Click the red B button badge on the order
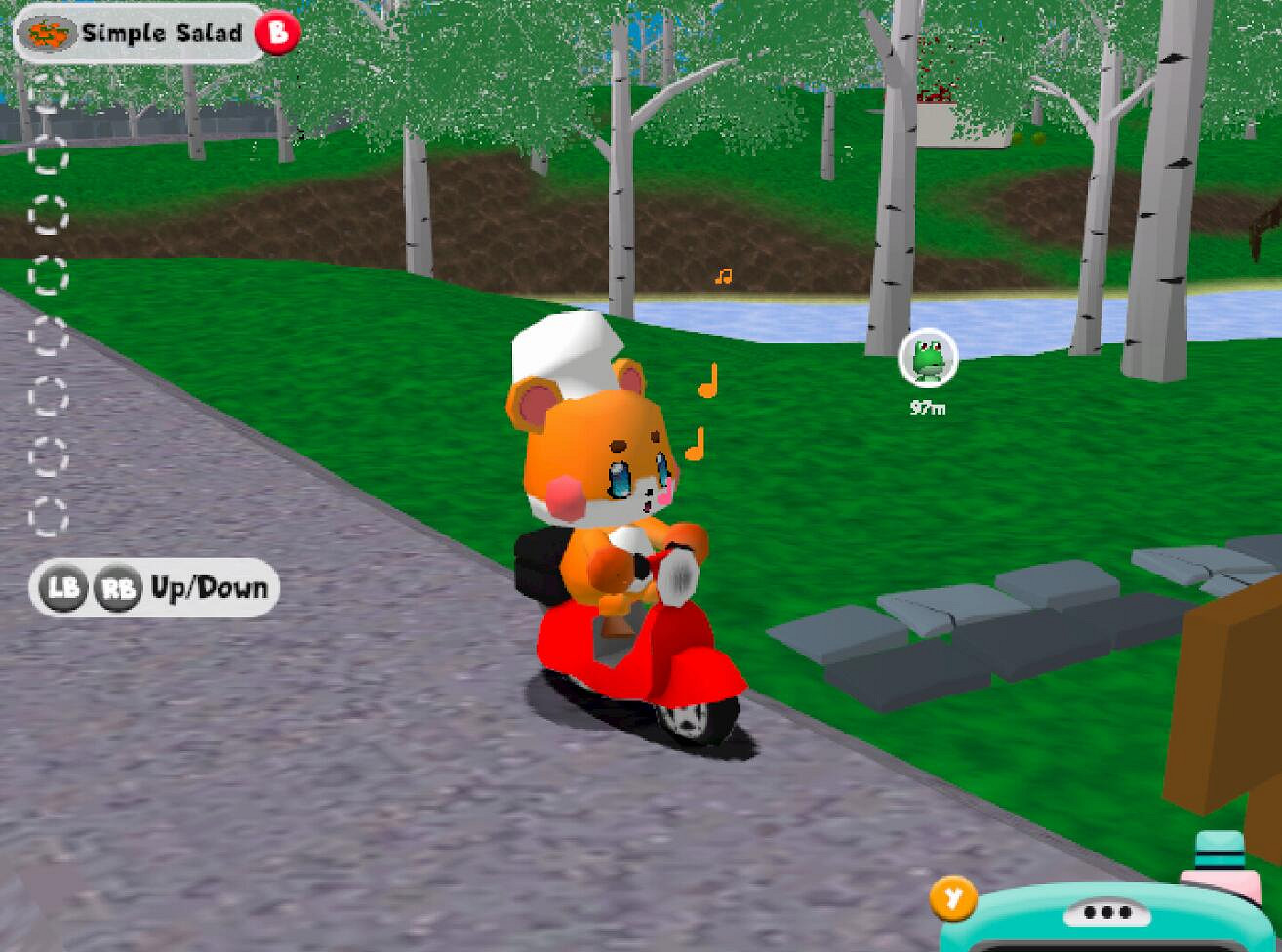The height and width of the screenshot is (952, 1282). (276, 31)
